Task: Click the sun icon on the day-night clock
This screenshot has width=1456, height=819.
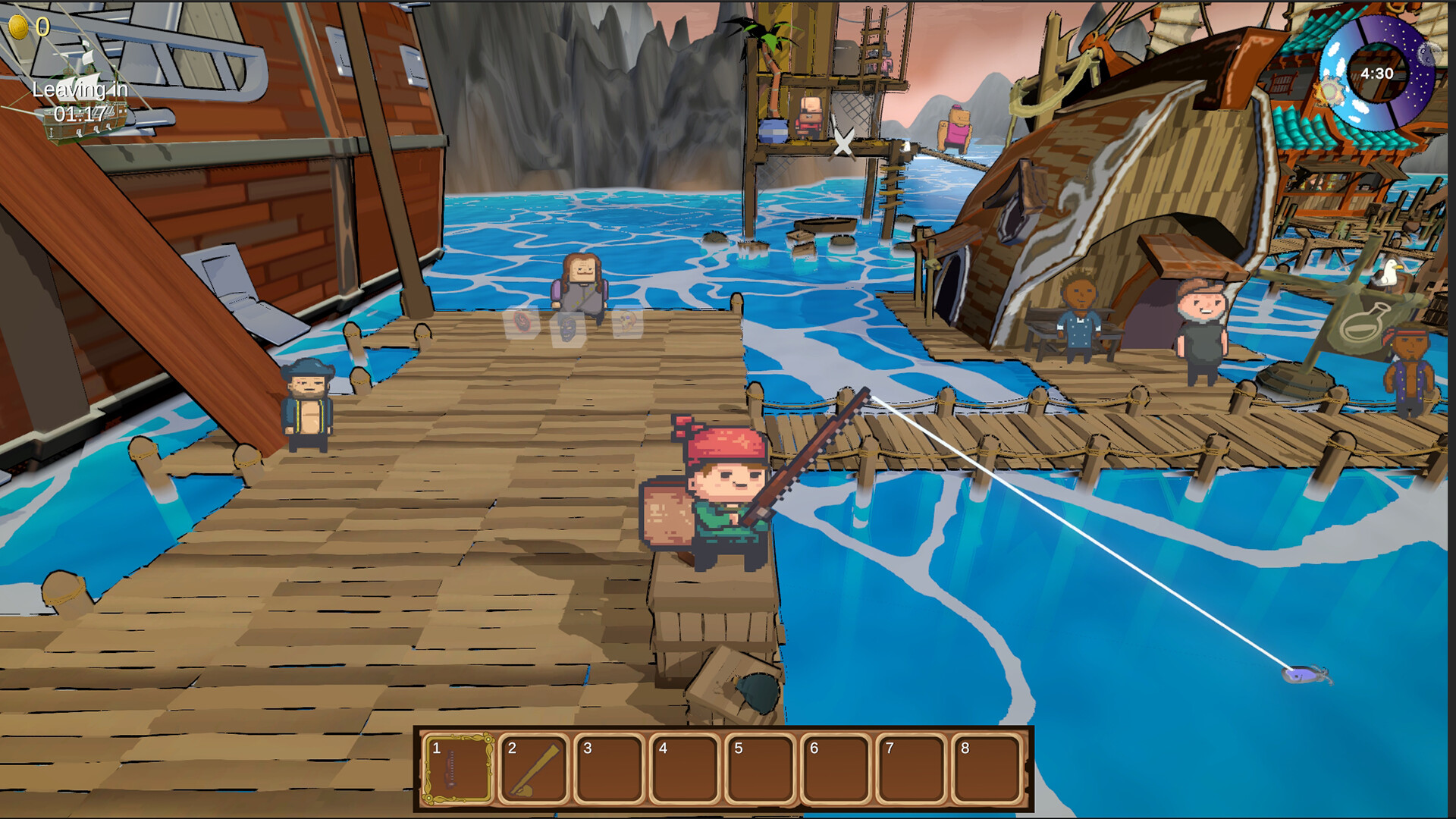Action: tap(1331, 89)
